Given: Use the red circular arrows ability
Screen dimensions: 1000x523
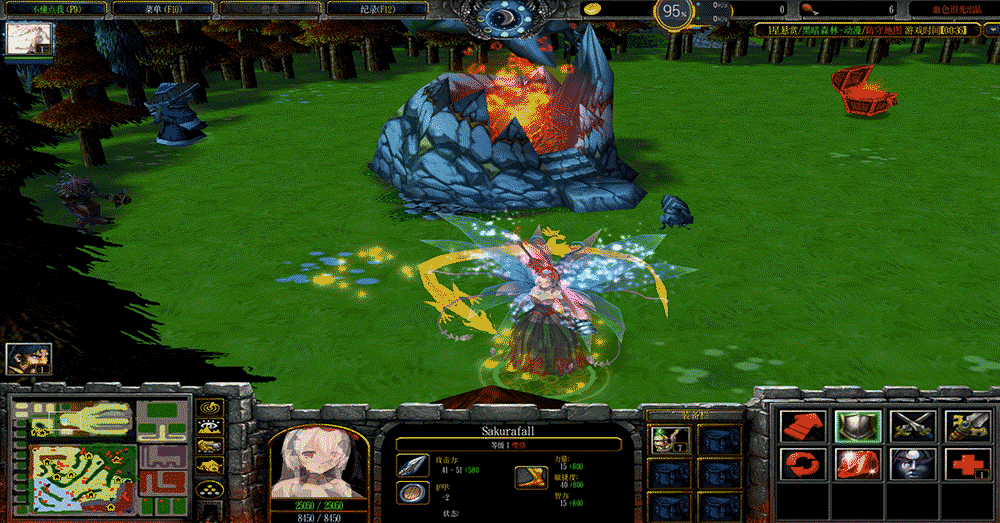Looking at the screenshot, I should (x=800, y=465).
